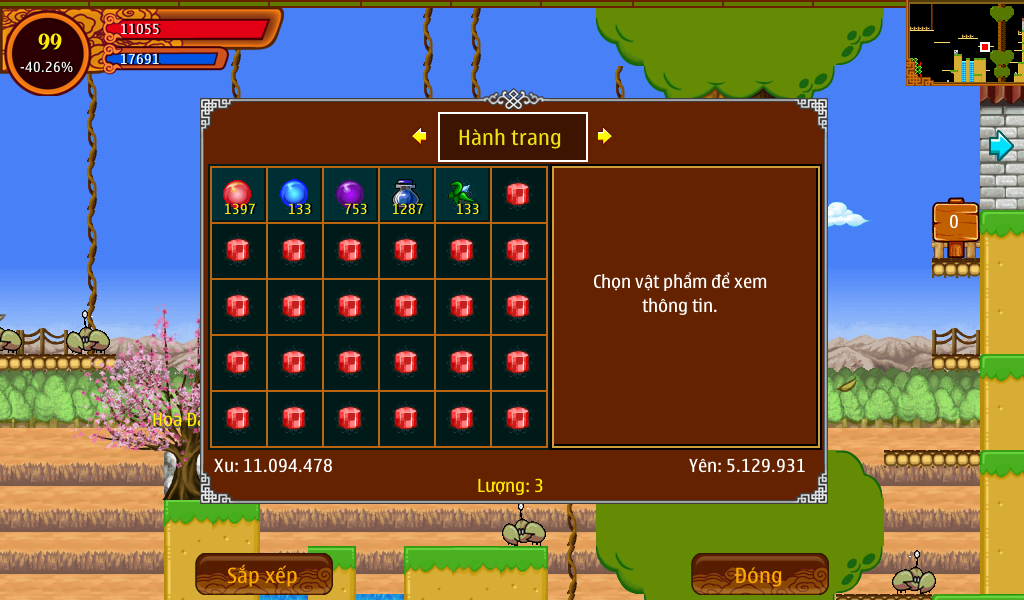
Task: Click the level 99 character portrait
Action: pos(48,52)
